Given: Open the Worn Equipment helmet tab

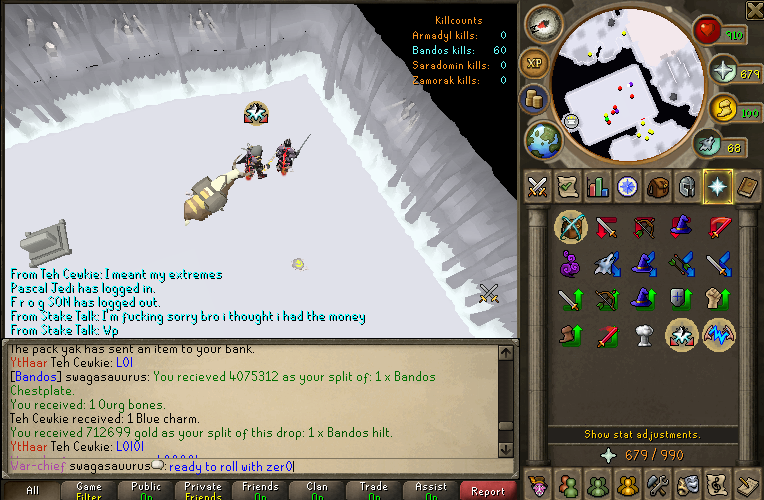Looking at the screenshot, I should pos(687,186).
